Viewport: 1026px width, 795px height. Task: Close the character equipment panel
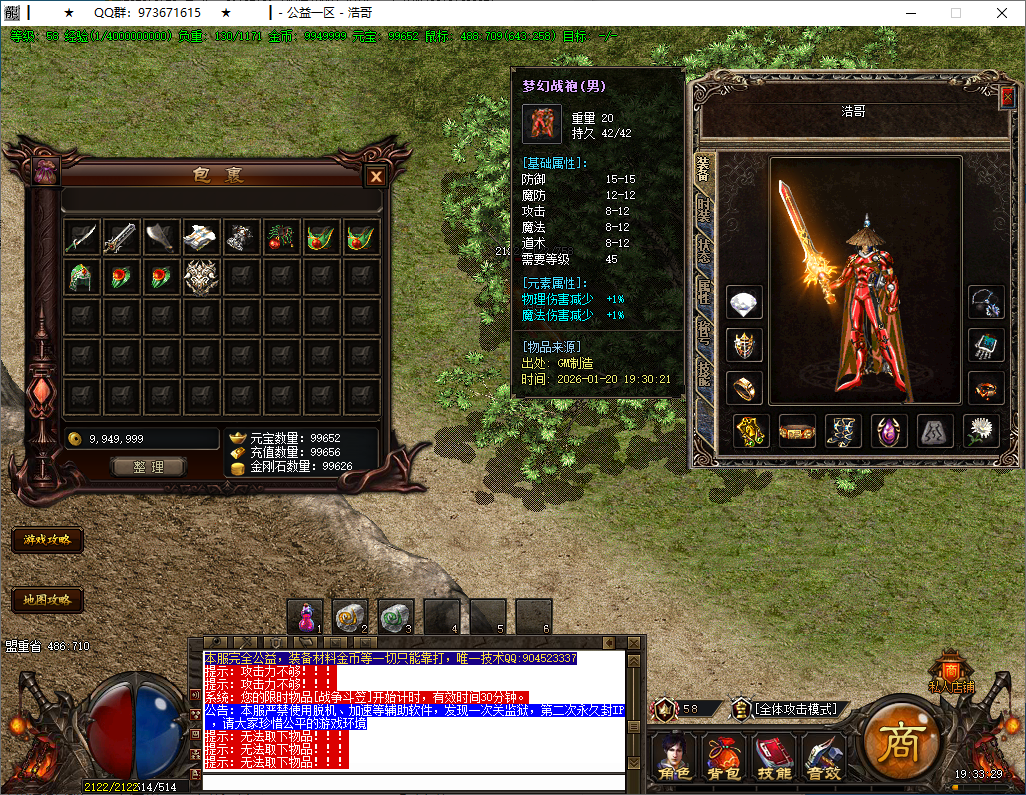coord(1006,98)
